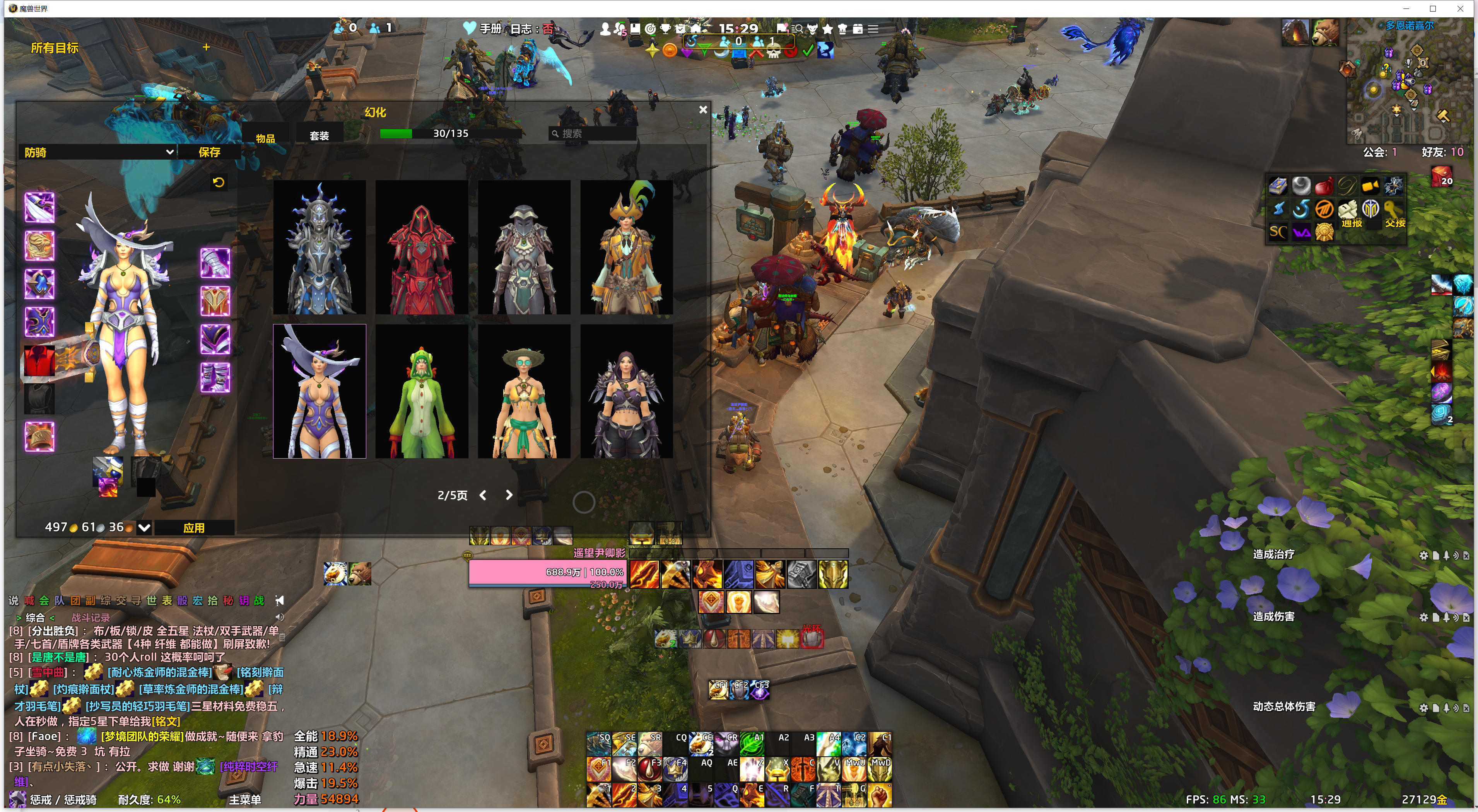Switch to the 套装 tab
Image resolution: width=1478 pixels, height=812 pixels.
click(319, 135)
